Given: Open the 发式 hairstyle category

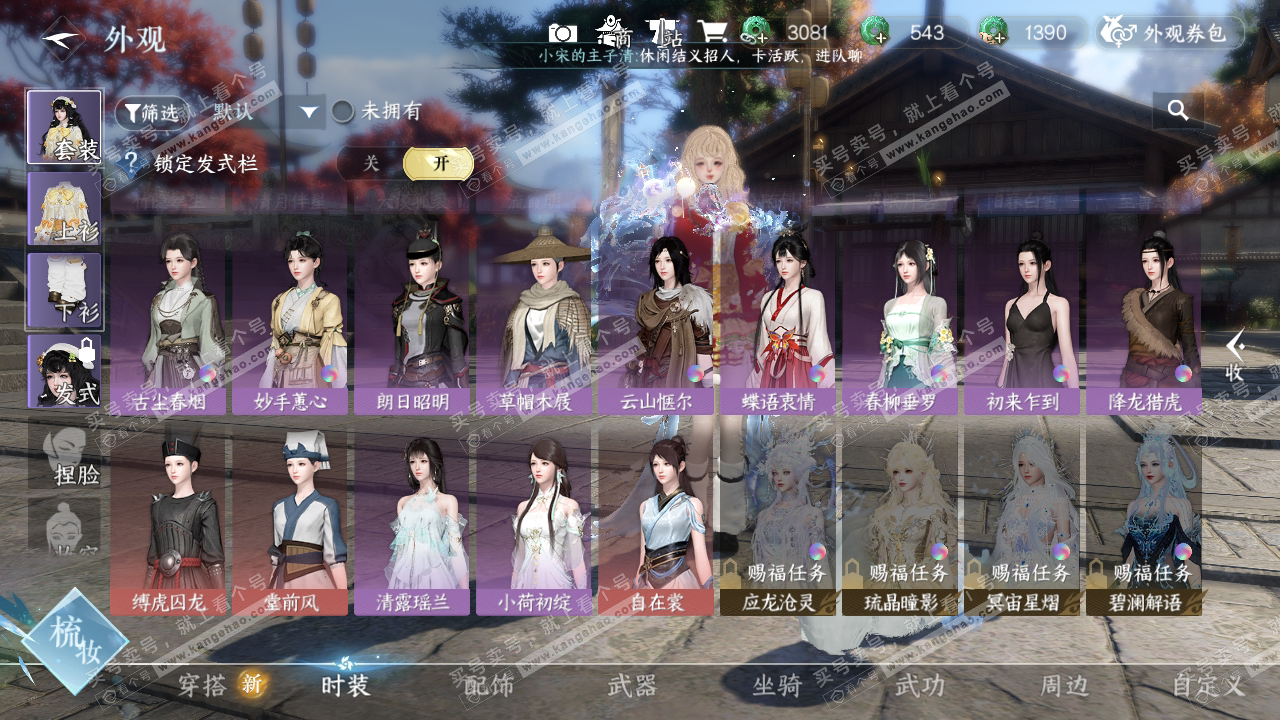Looking at the screenshot, I should pyautogui.click(x=64, y=371).
